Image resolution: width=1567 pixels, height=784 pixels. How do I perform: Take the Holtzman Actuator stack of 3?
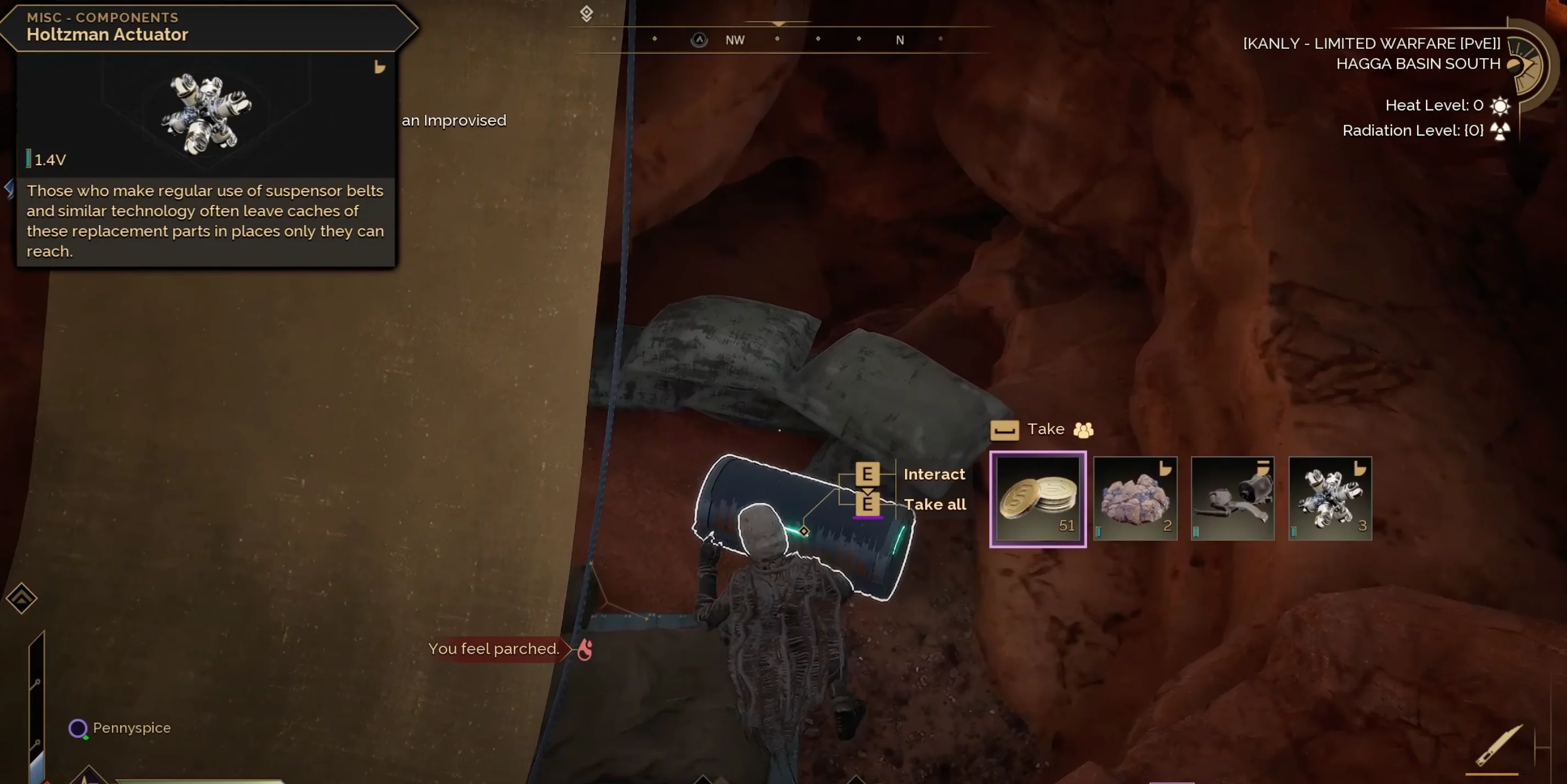[x=1330, y=499]
